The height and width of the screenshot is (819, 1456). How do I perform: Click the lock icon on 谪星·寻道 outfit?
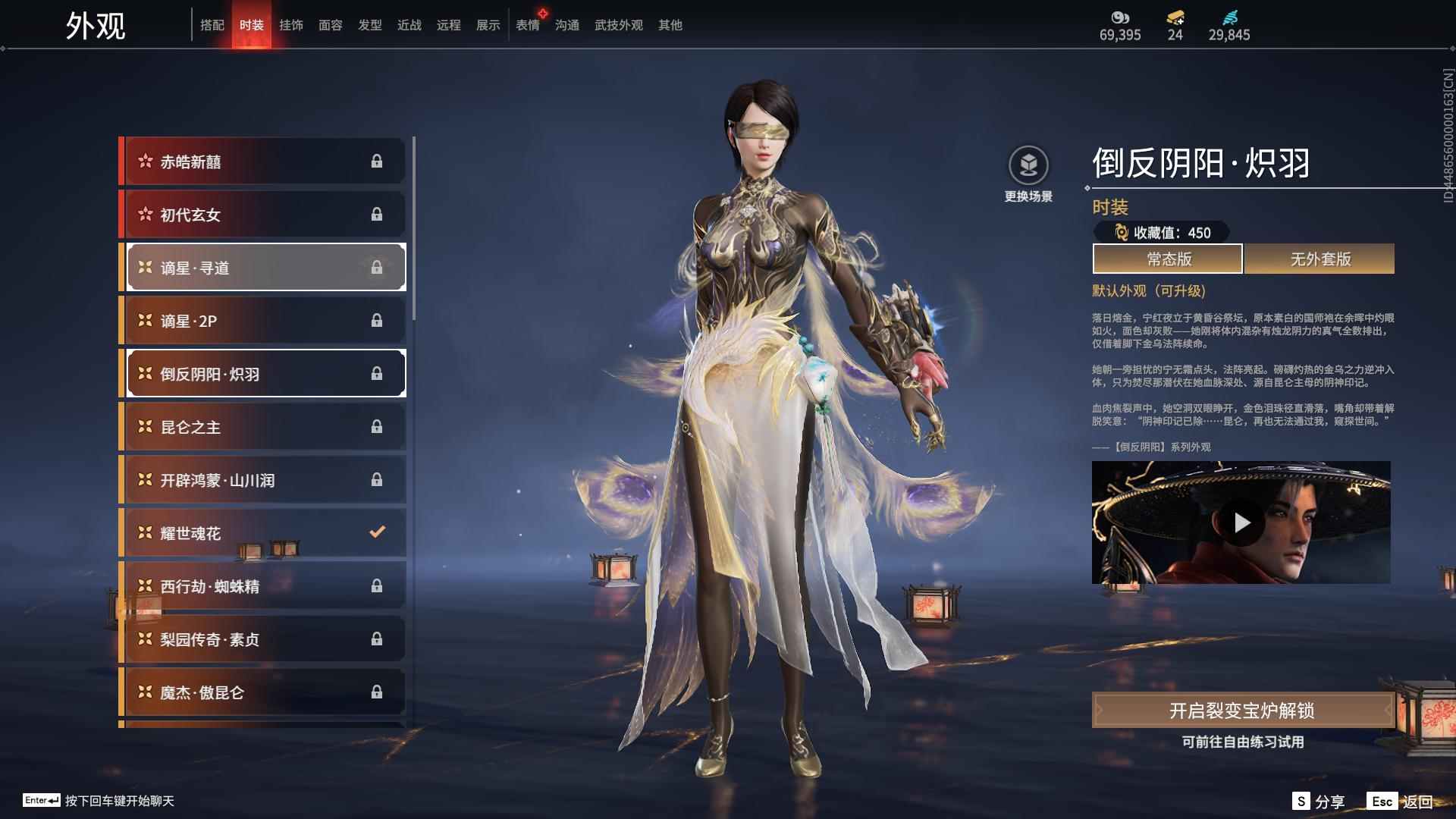(x=377, y=267)
